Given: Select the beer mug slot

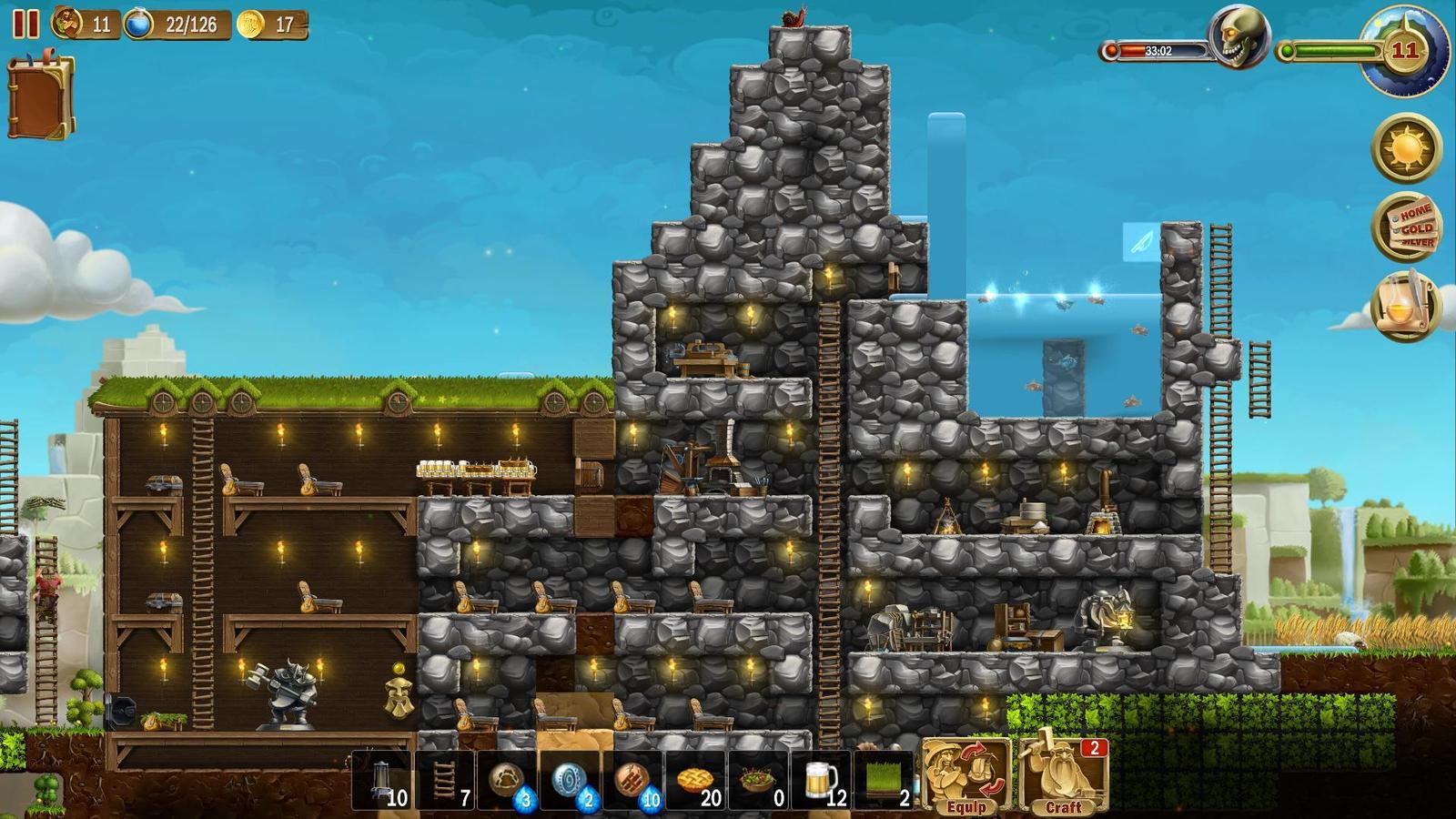Looking at the screenshot, I should pyautogui.click(x=820, y=780).
